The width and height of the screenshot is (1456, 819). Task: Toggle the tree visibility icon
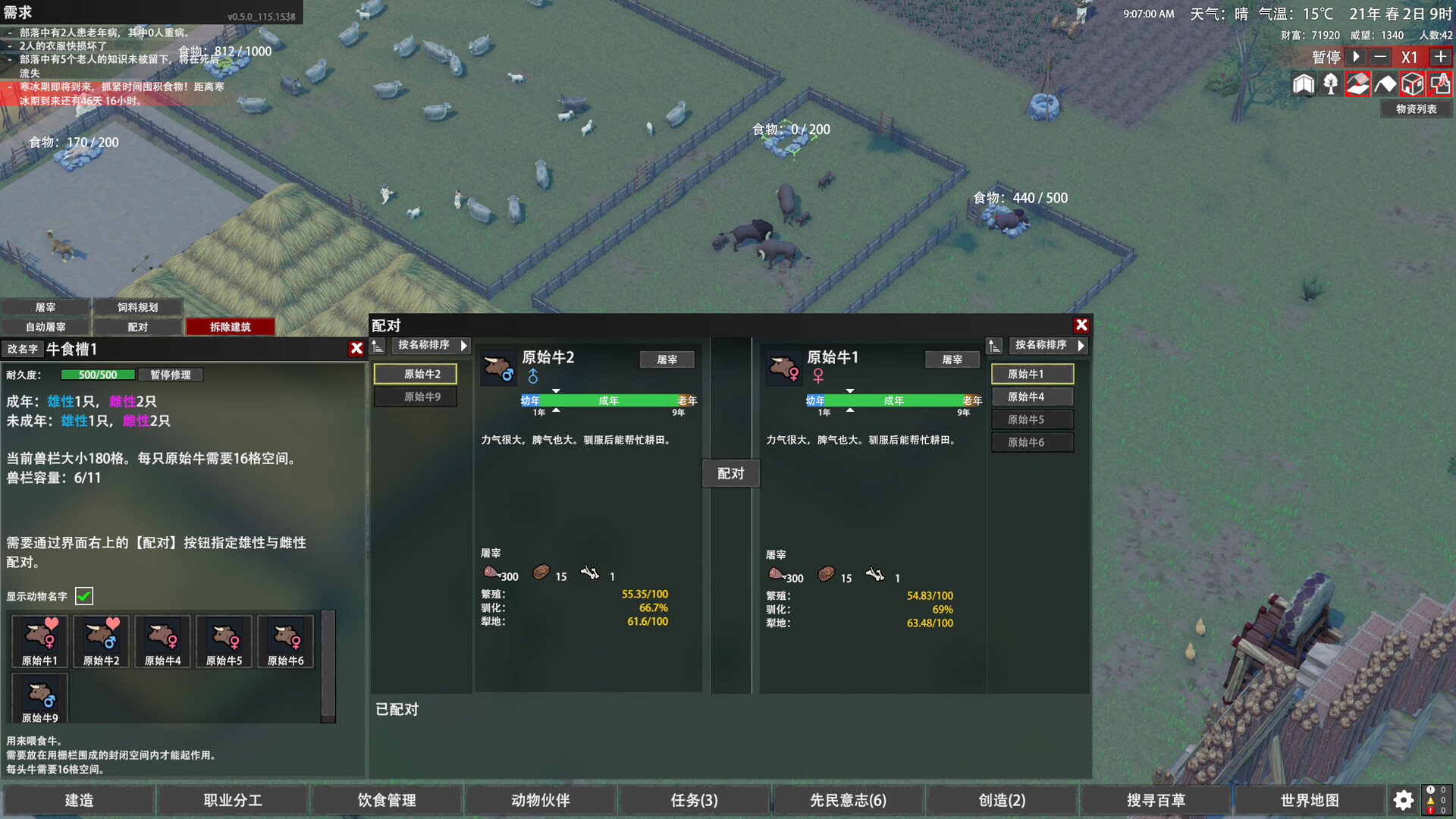(1331, 84)
